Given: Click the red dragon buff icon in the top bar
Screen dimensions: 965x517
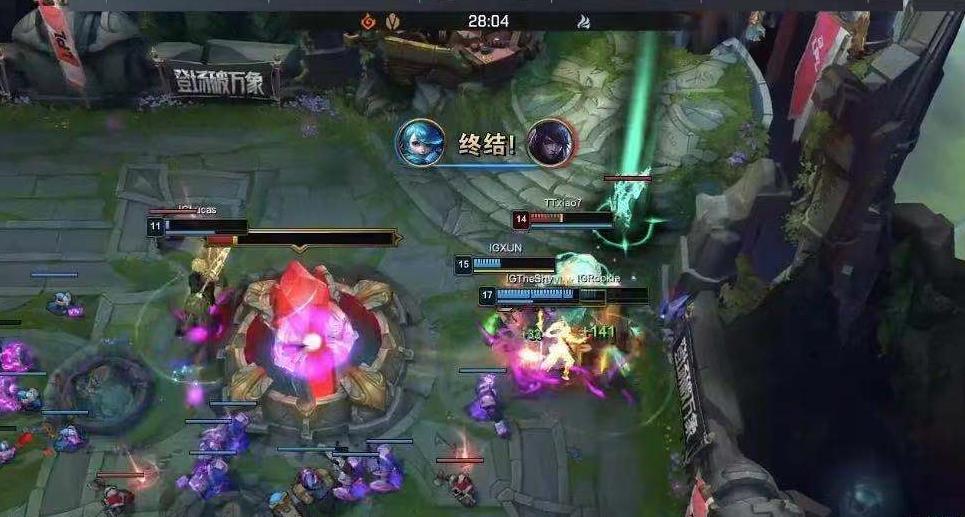Looking at the screenshot, I should click(368, 21).
